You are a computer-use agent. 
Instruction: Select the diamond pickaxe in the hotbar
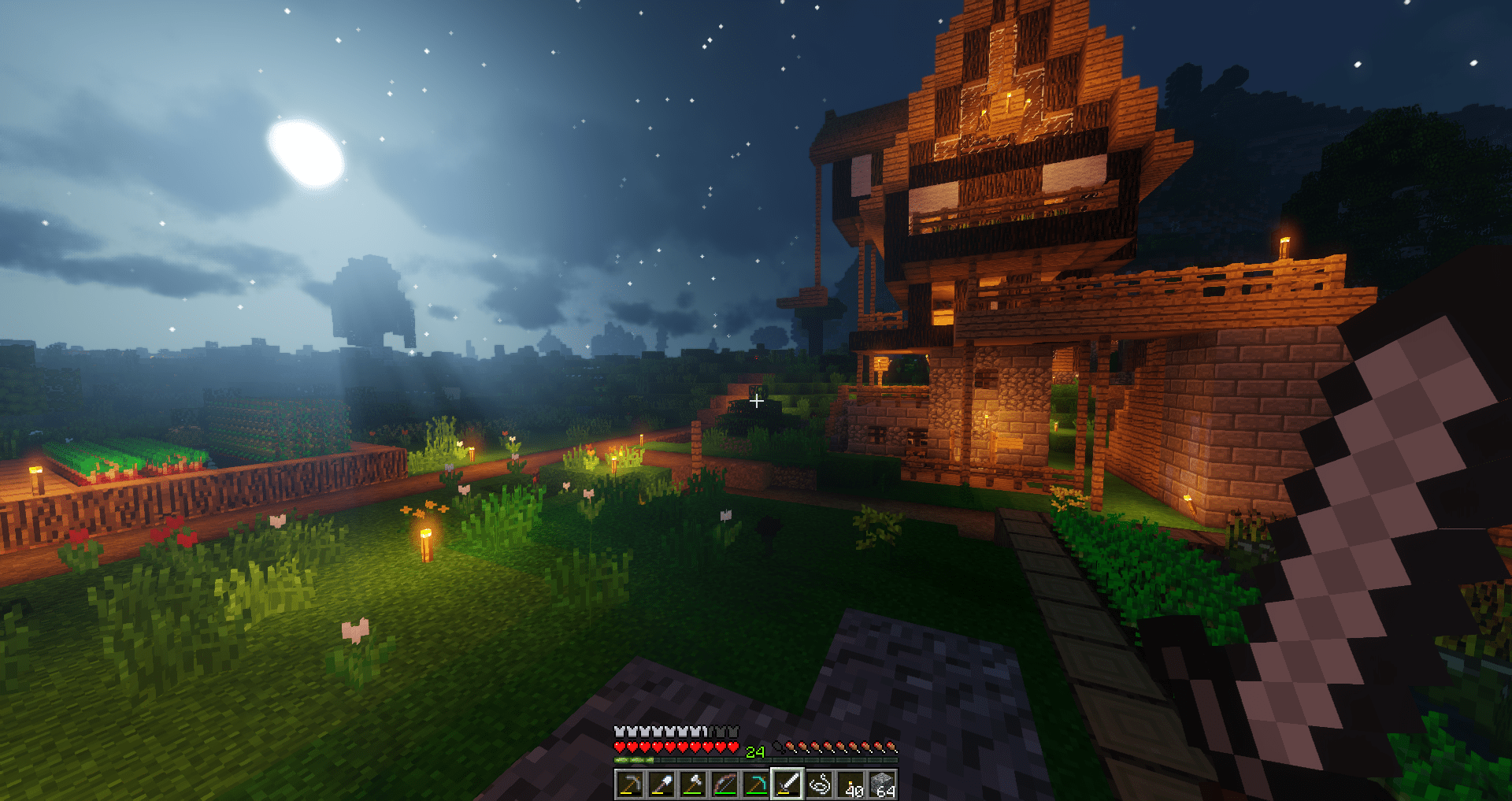757,784
